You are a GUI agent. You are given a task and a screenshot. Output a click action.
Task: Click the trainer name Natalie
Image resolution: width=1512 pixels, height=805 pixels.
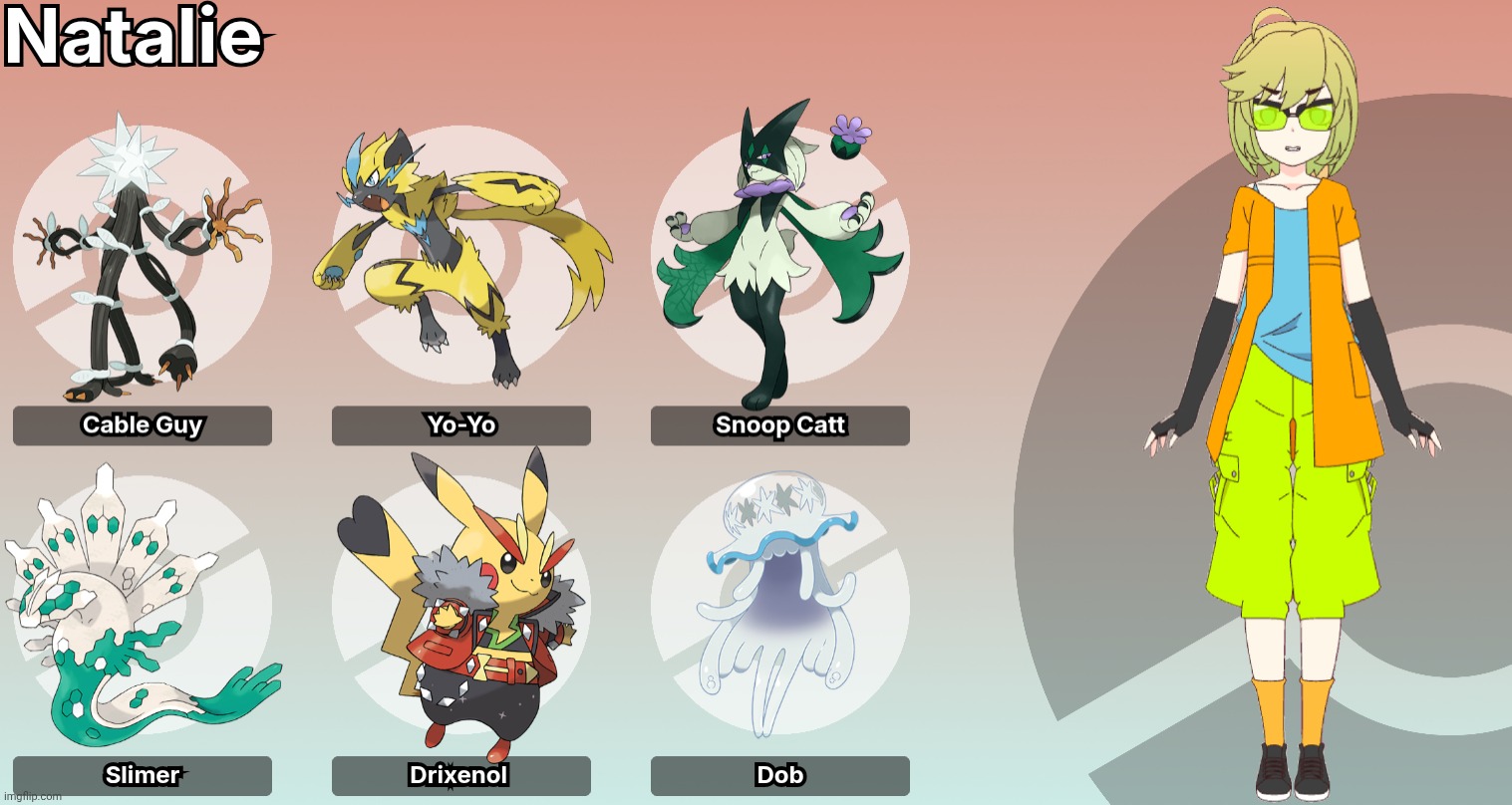click(x=134, y=39)
